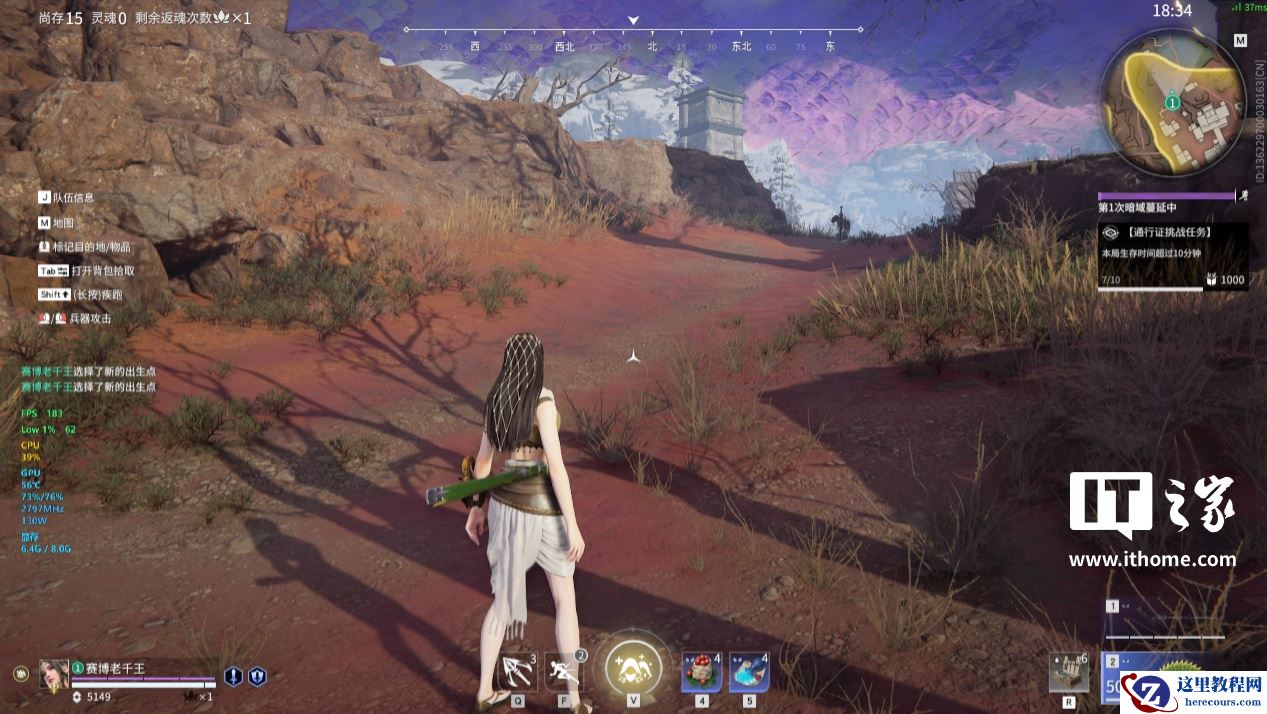Use the red berry sack consumable
Viewport: 1267px width, 714px height.
point(701,670)
